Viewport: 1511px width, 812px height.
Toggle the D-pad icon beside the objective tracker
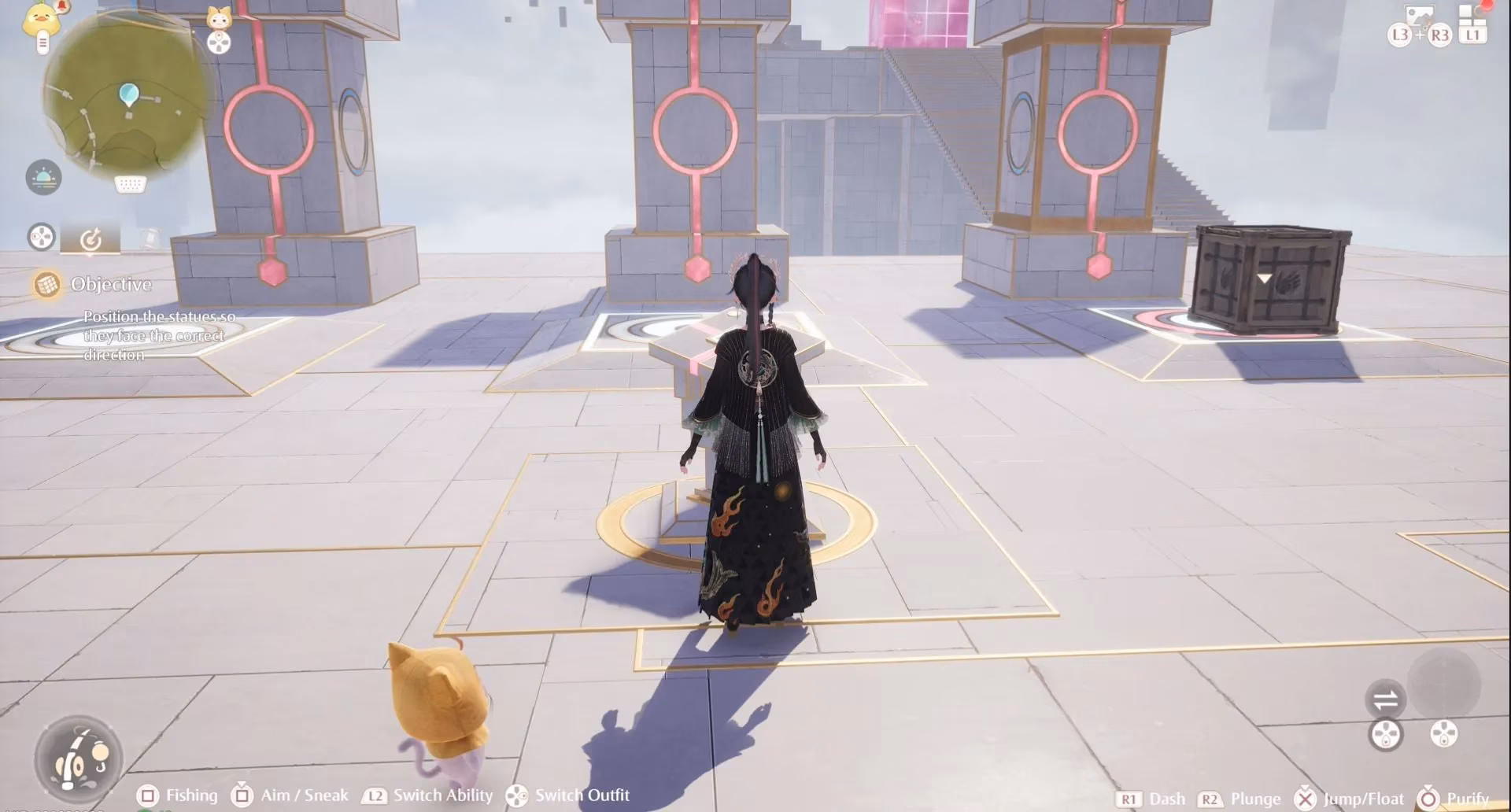(x=39, y=237)
